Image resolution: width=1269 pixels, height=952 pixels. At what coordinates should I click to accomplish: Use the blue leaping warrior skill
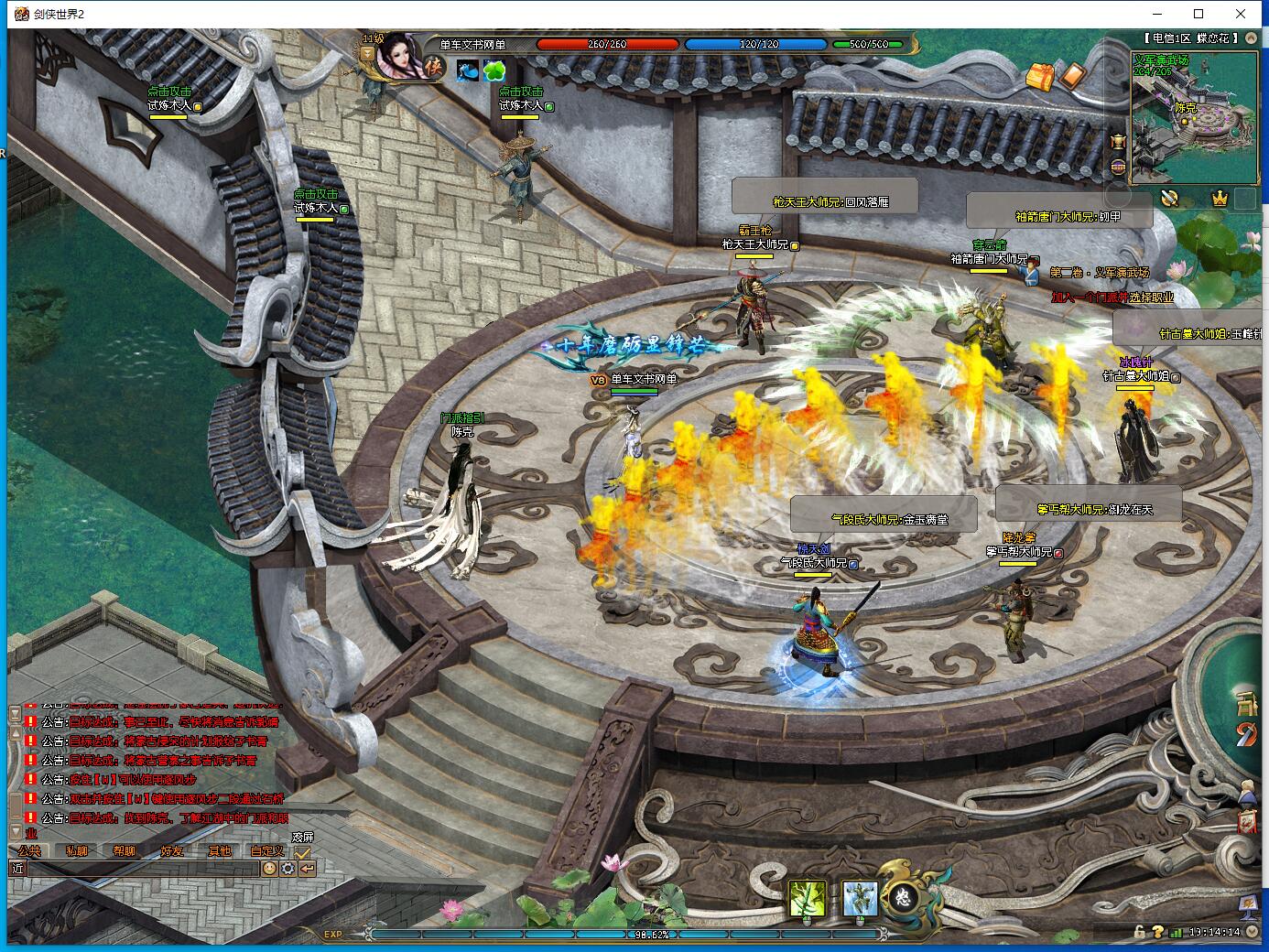click(x=860, y=899)
